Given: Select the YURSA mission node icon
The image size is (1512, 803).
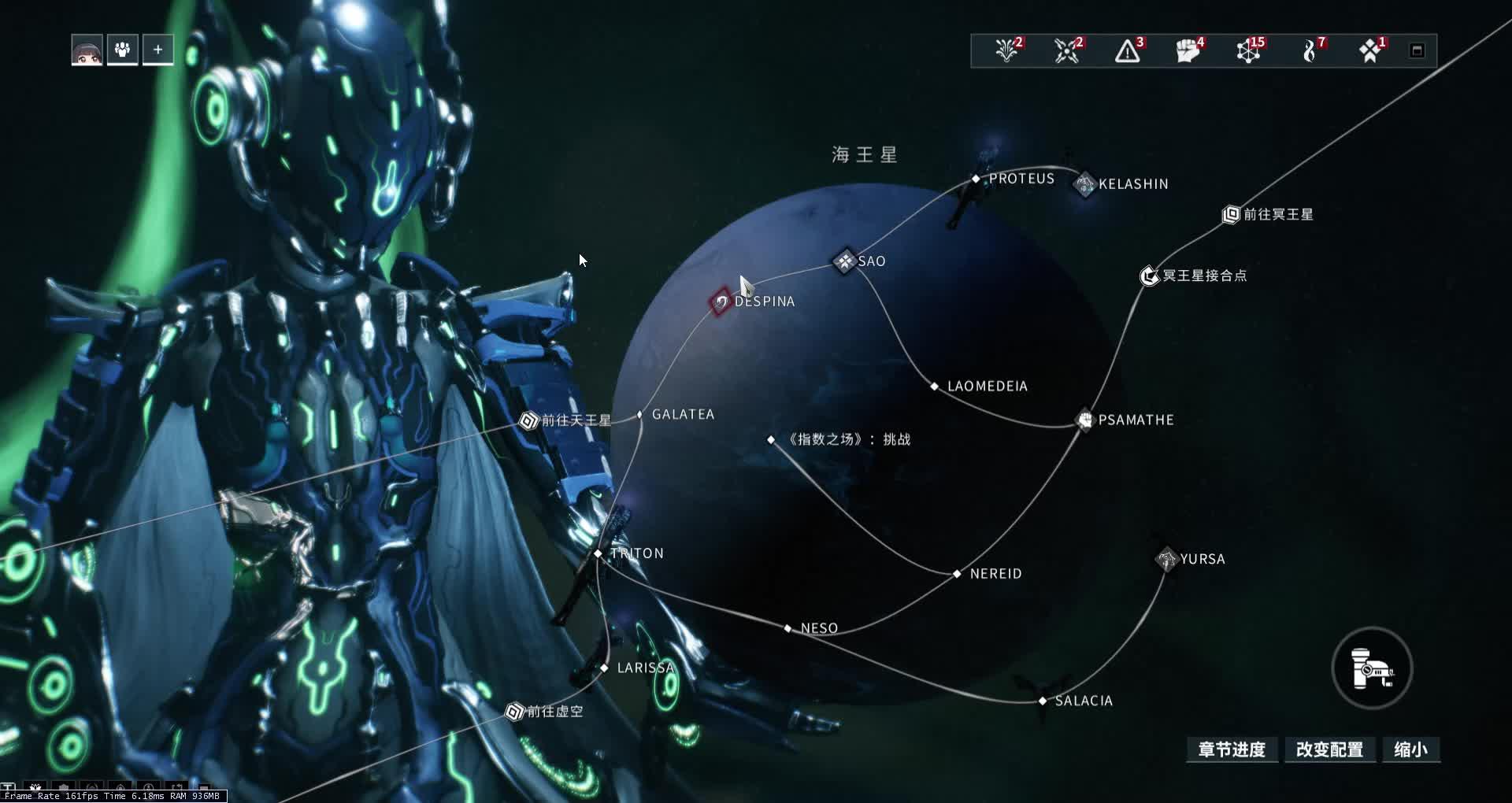Looking at the screenshot, I should pyautogui.click(x=1167, y=559).
